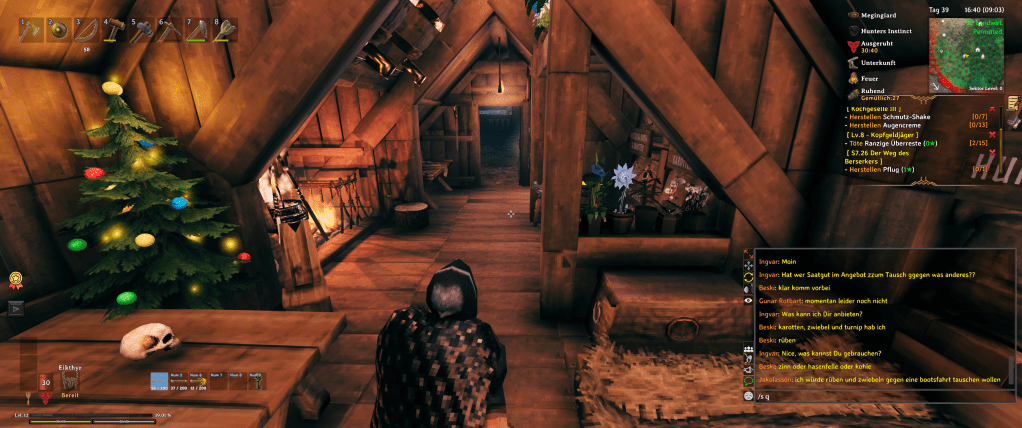Open the chat player group icon
This screenshot has height=428, width=1022.
747,349
